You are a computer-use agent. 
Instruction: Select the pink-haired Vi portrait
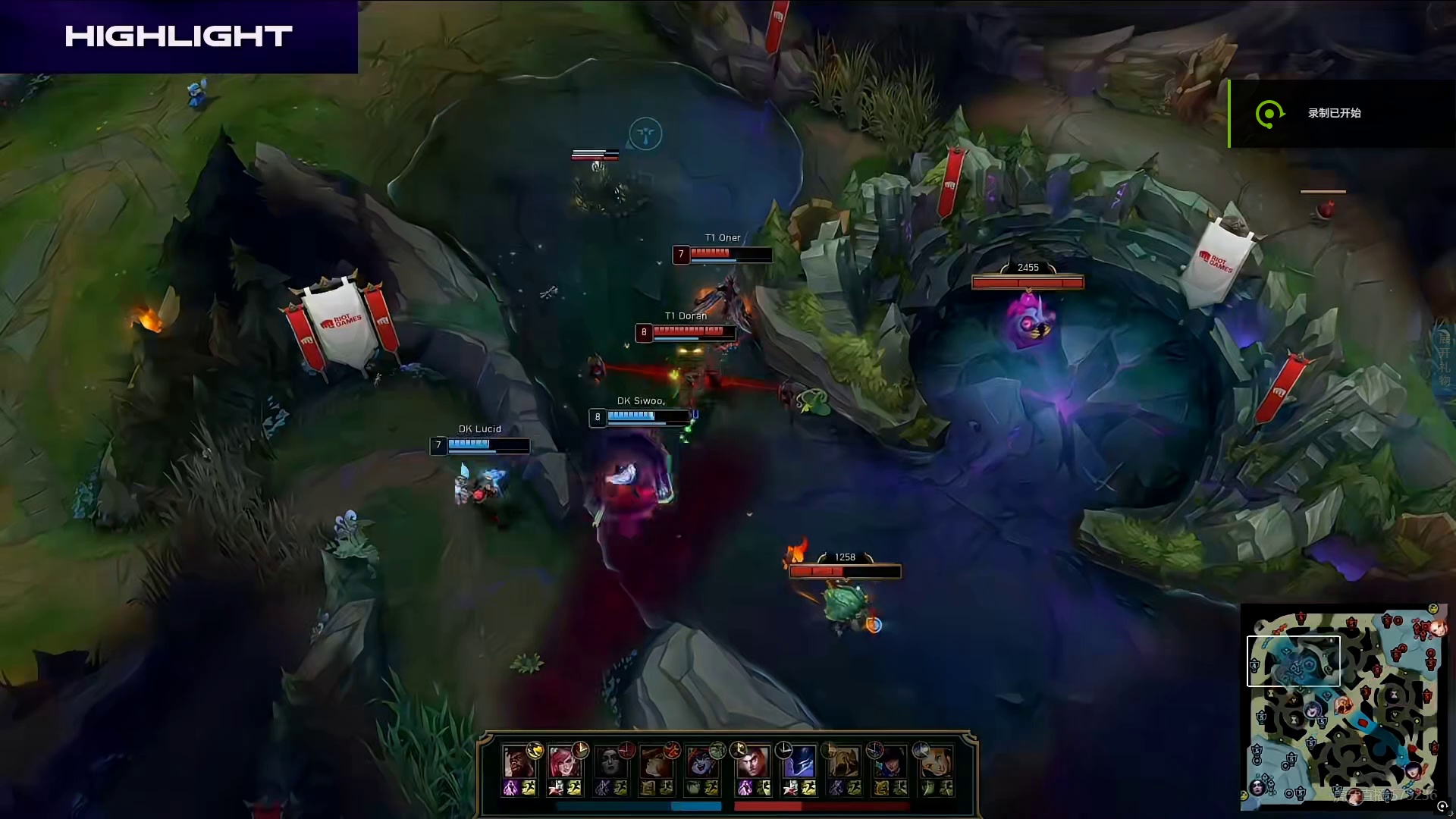[563, 761]
